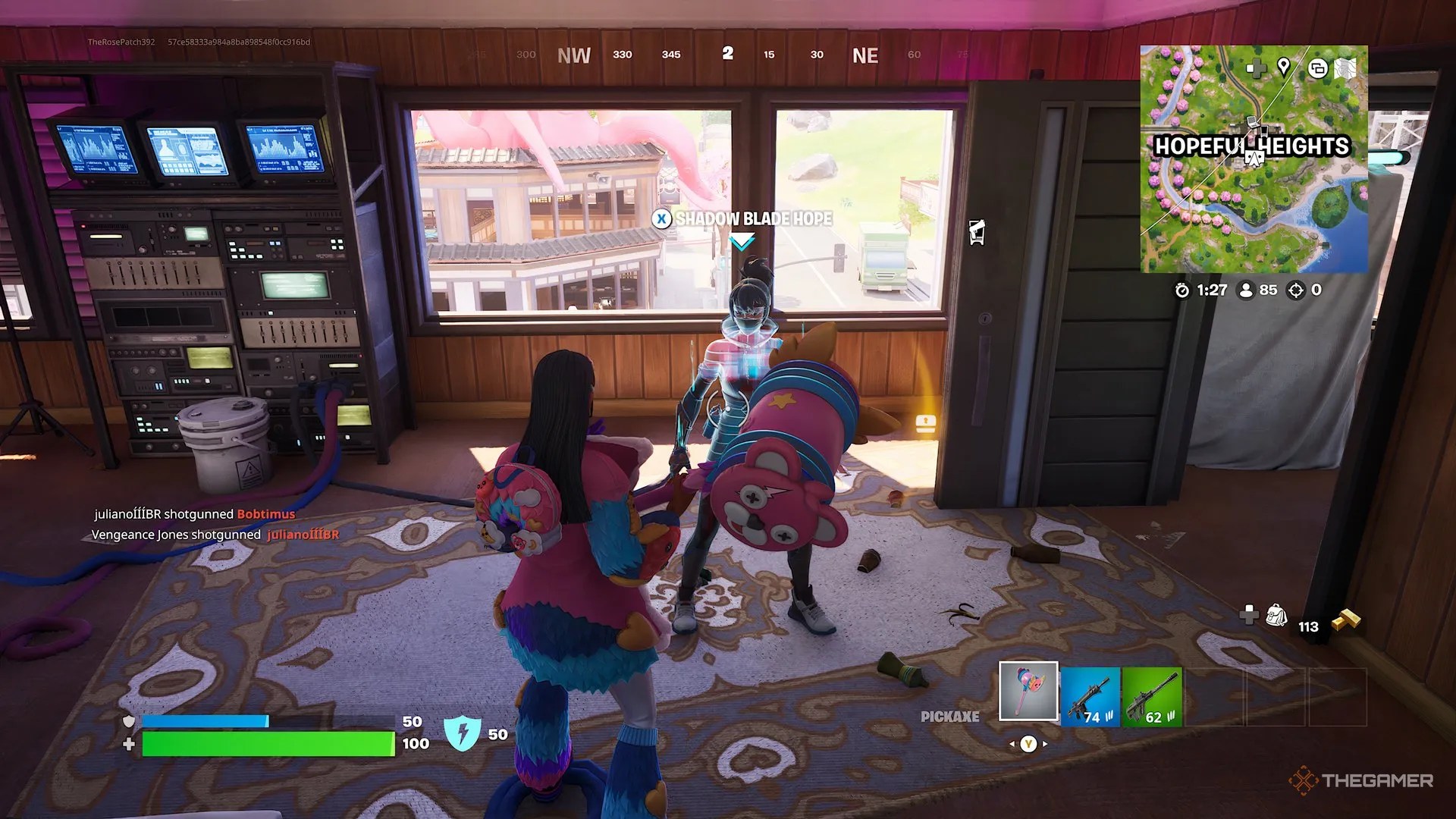Toggle the plus icon beside the backpack

point(1248,616)
